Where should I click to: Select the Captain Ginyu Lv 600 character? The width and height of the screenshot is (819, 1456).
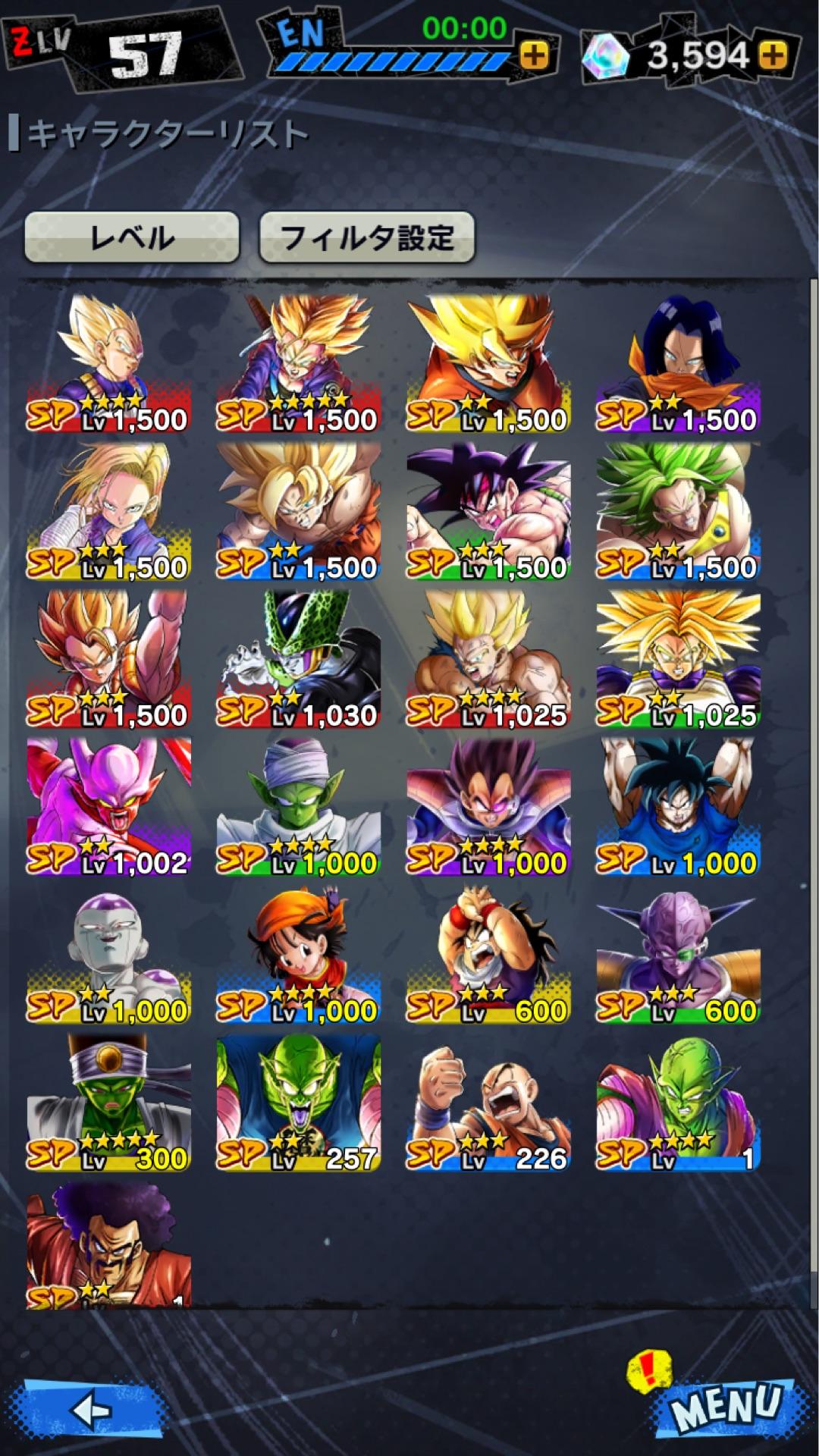(x=678, y=955)
